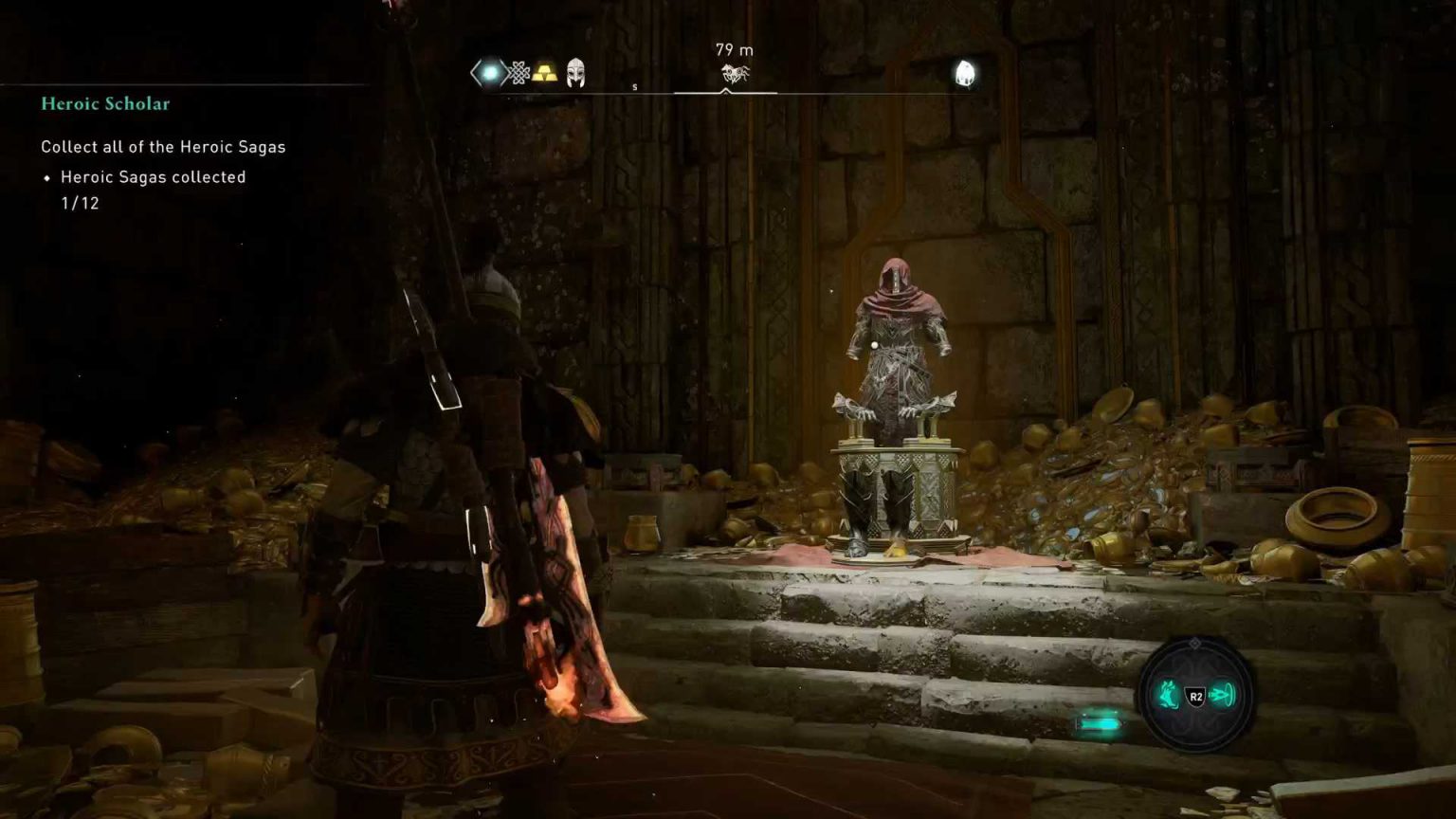Select the white hood artifact icon on compass

966,72
